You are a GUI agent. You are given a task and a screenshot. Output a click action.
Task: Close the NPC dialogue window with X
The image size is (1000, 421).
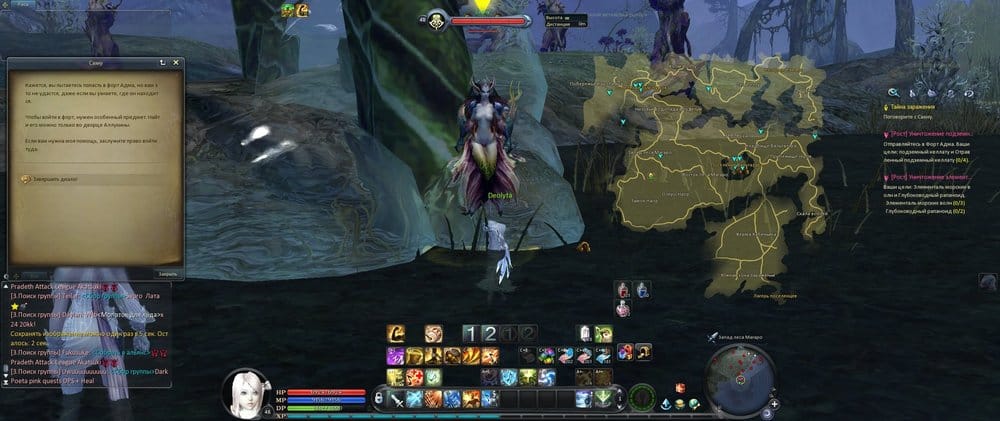178,62
